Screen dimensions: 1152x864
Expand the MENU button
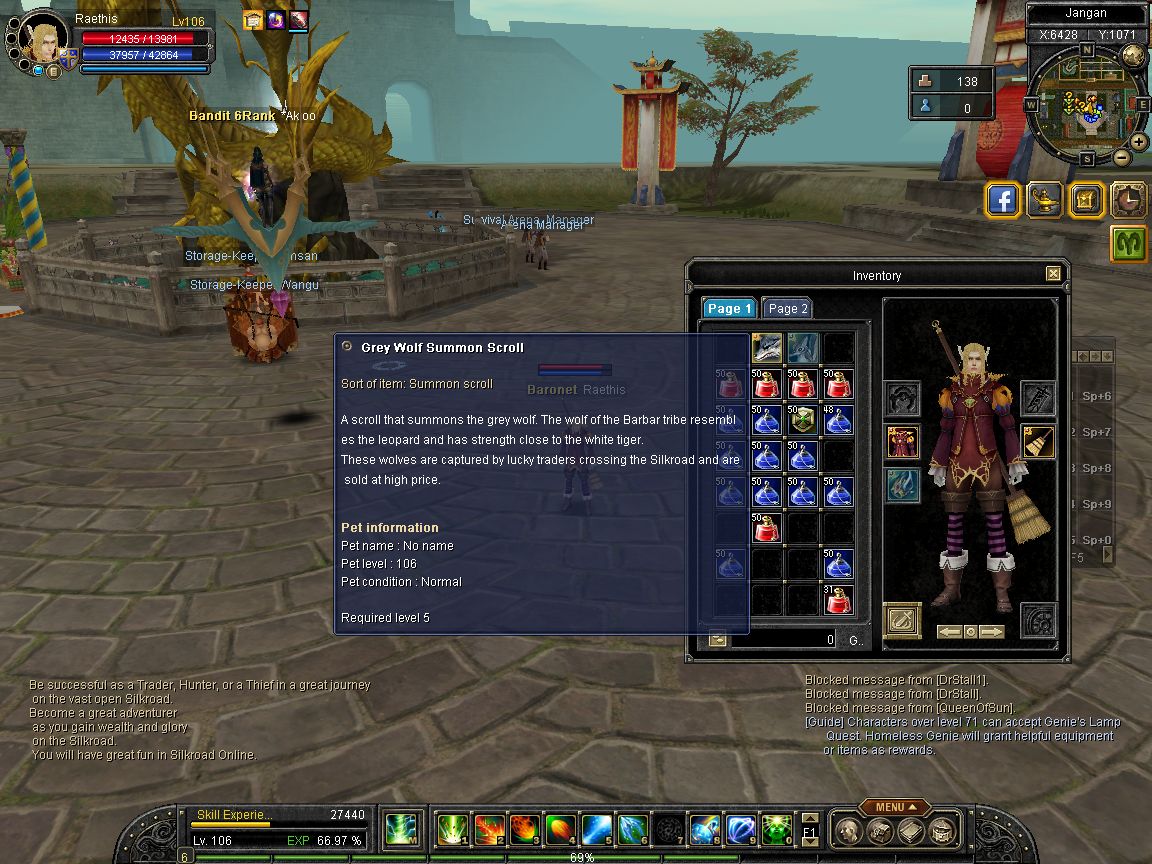(x=890, y=807)
